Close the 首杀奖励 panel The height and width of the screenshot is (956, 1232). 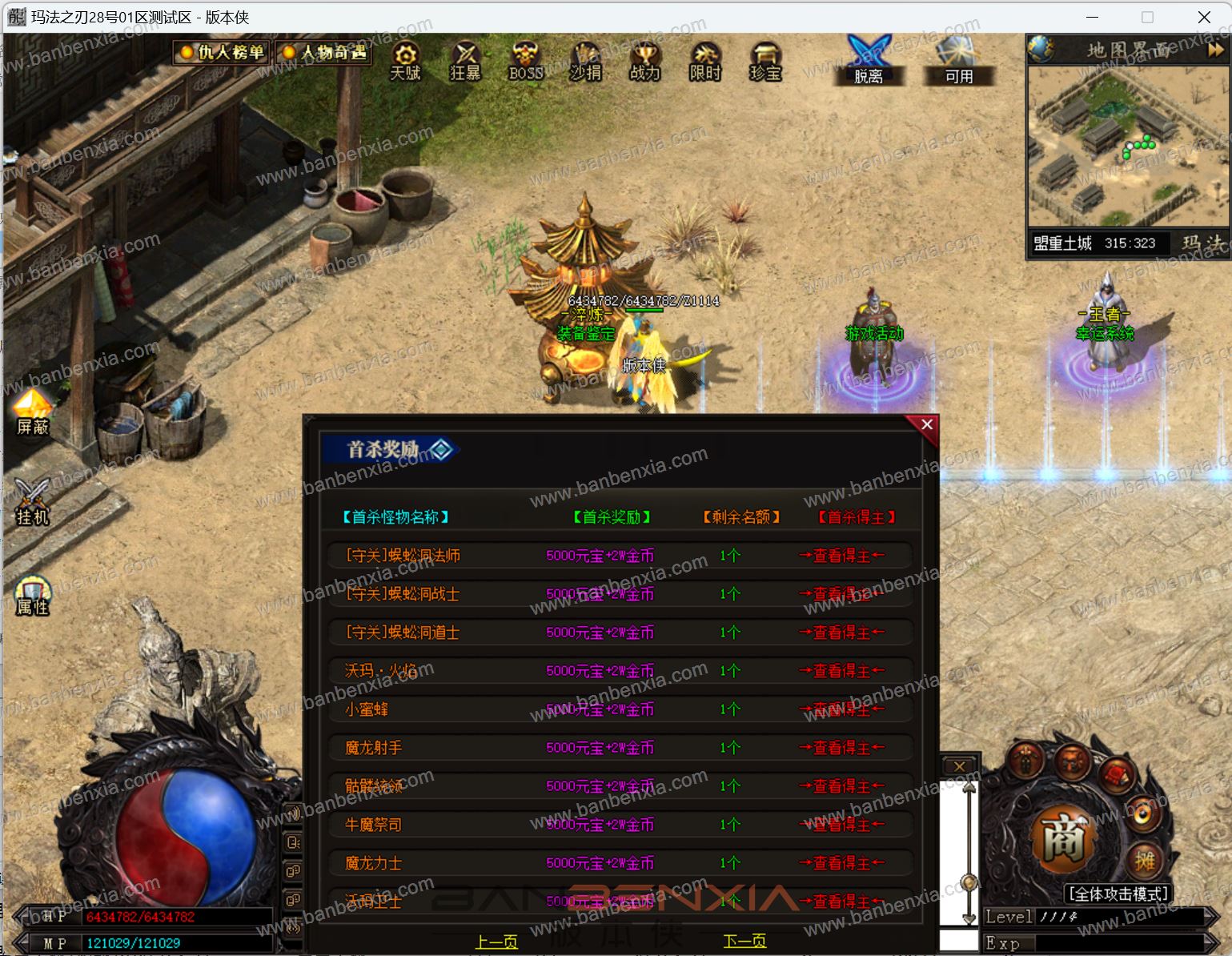point(926,424)
